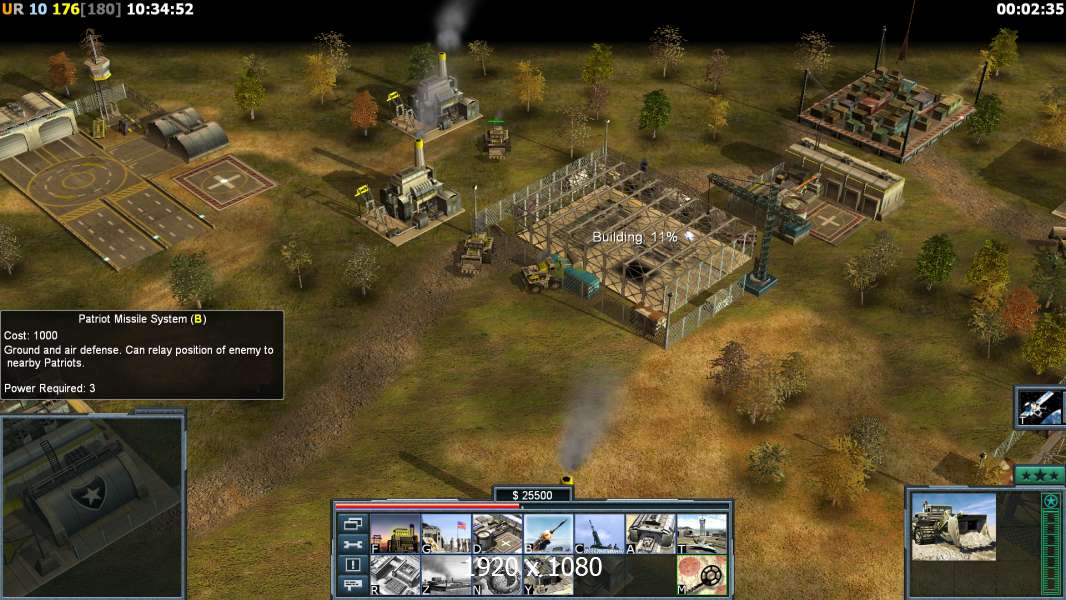Click the selected bulldozer portrait

(x=953, y=526)
